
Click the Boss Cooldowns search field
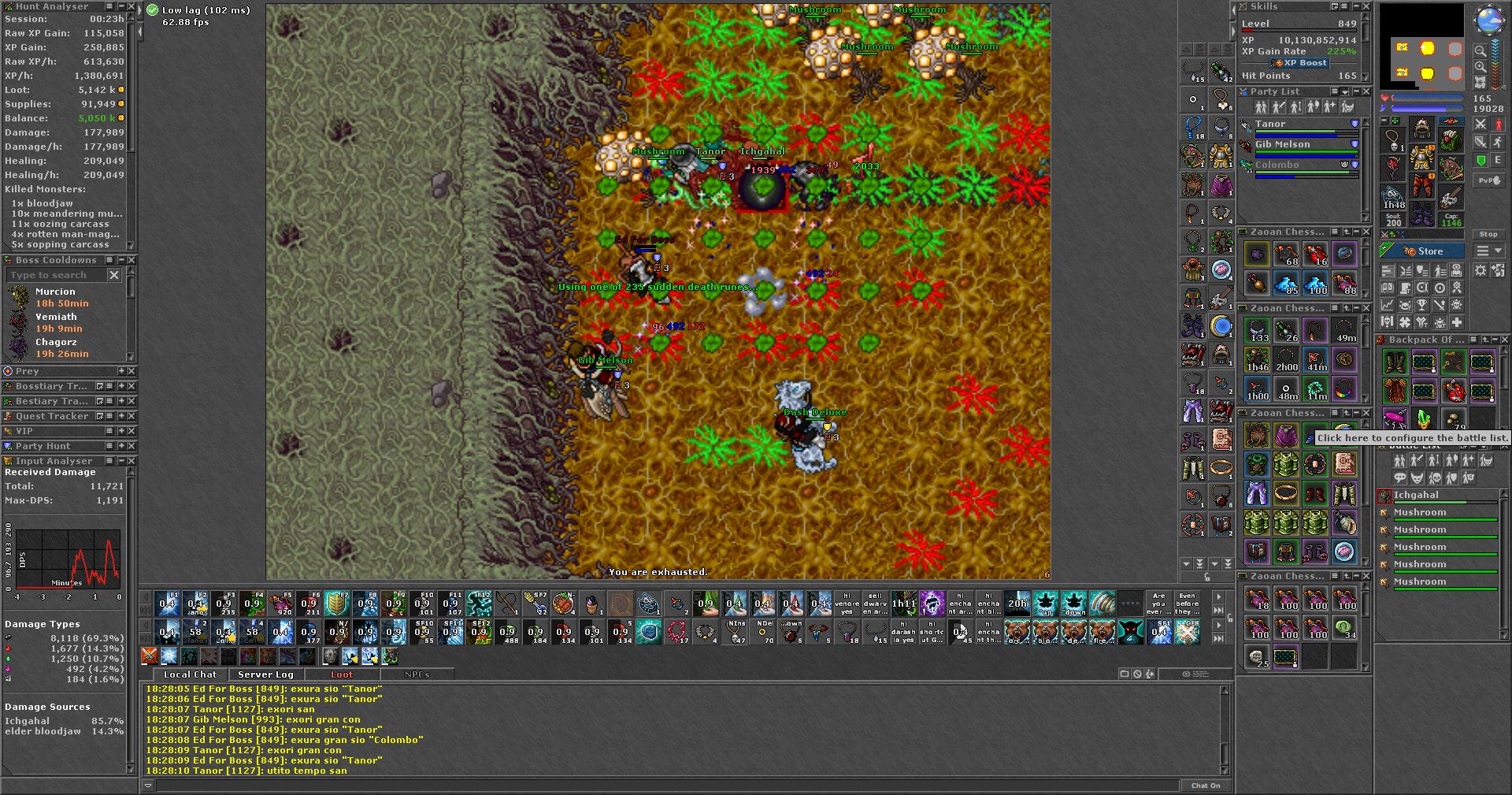tap(55, 275)
